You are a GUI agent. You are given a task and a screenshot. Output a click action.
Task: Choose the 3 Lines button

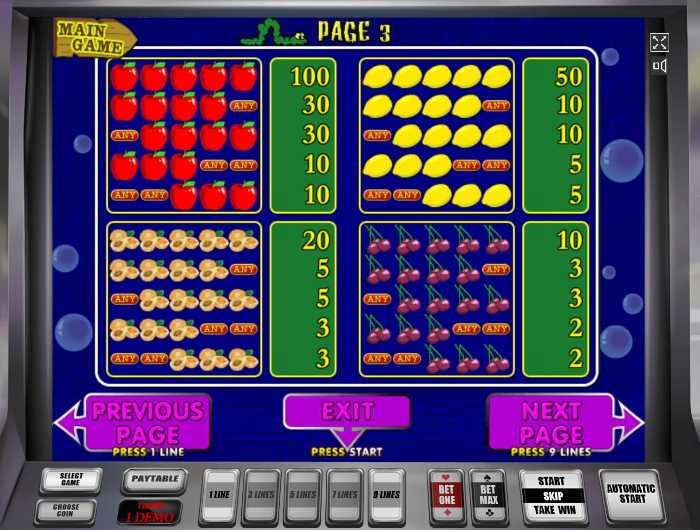tap(263, 496)
